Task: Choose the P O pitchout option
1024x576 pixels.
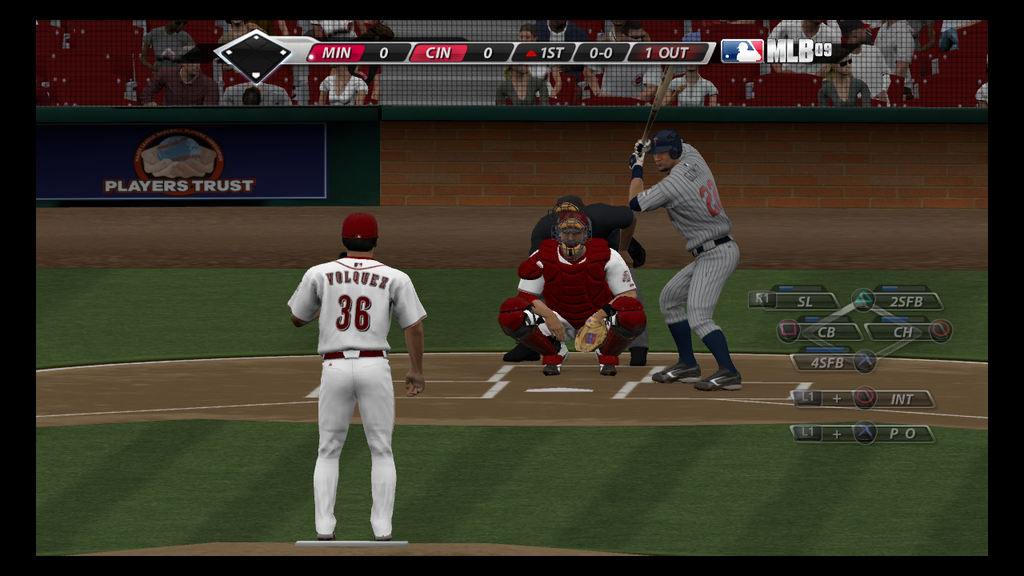Action: 902,433
